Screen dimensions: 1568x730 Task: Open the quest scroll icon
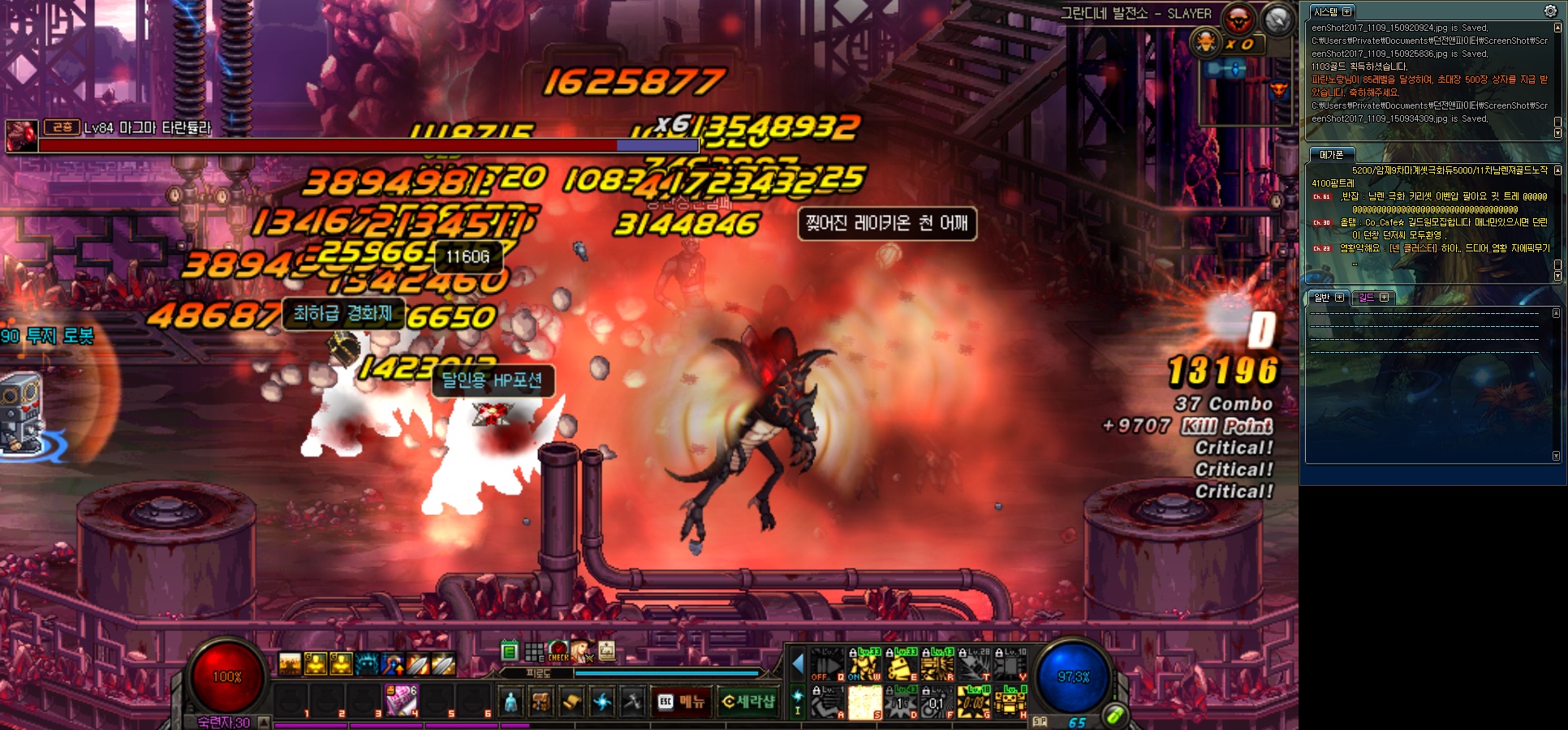571,702
